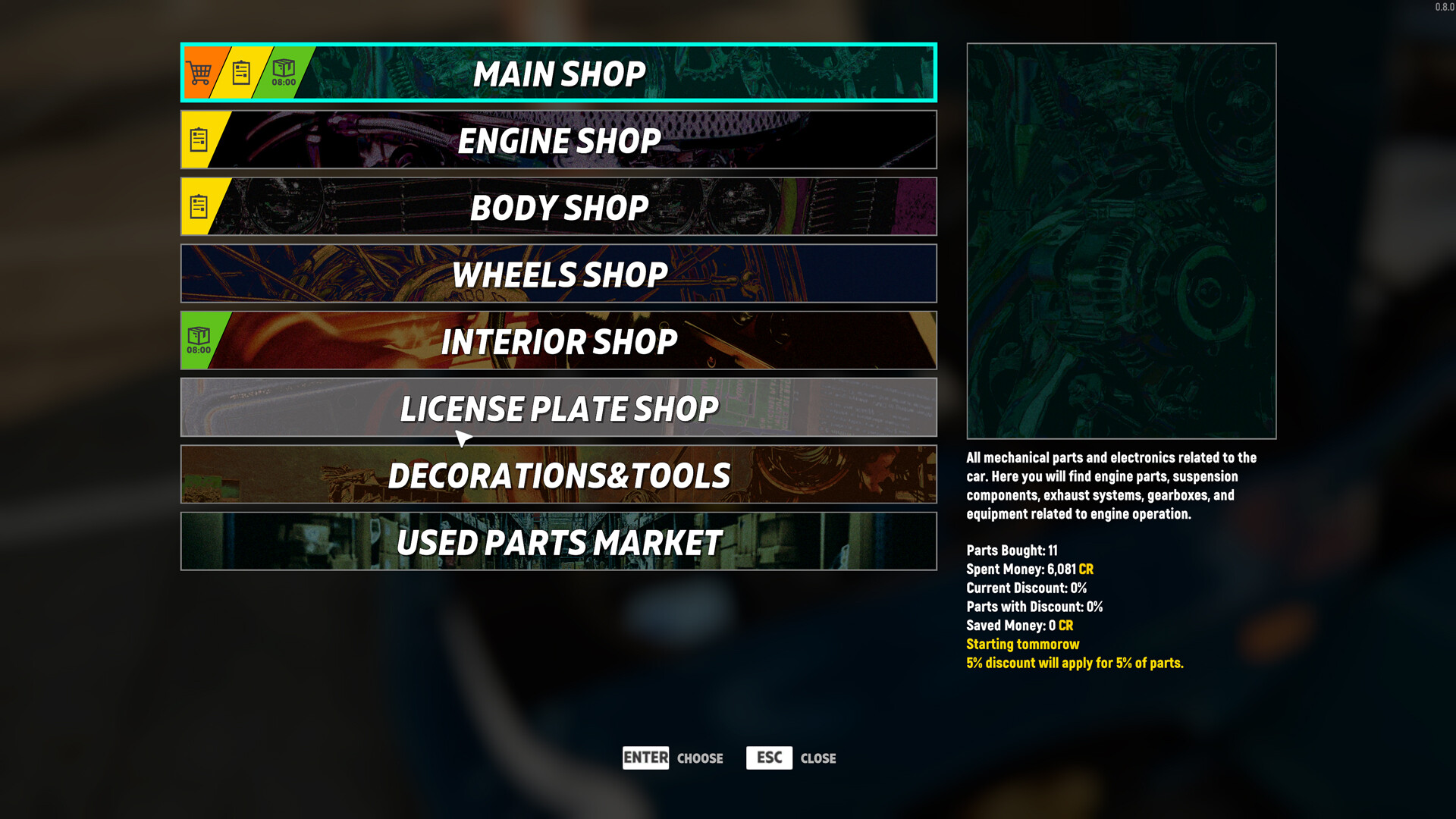The width and height of the screenshot is (1456, 819).
Task: Click the yellow clipboard icon on Body Shop
Action: [199, 206]
